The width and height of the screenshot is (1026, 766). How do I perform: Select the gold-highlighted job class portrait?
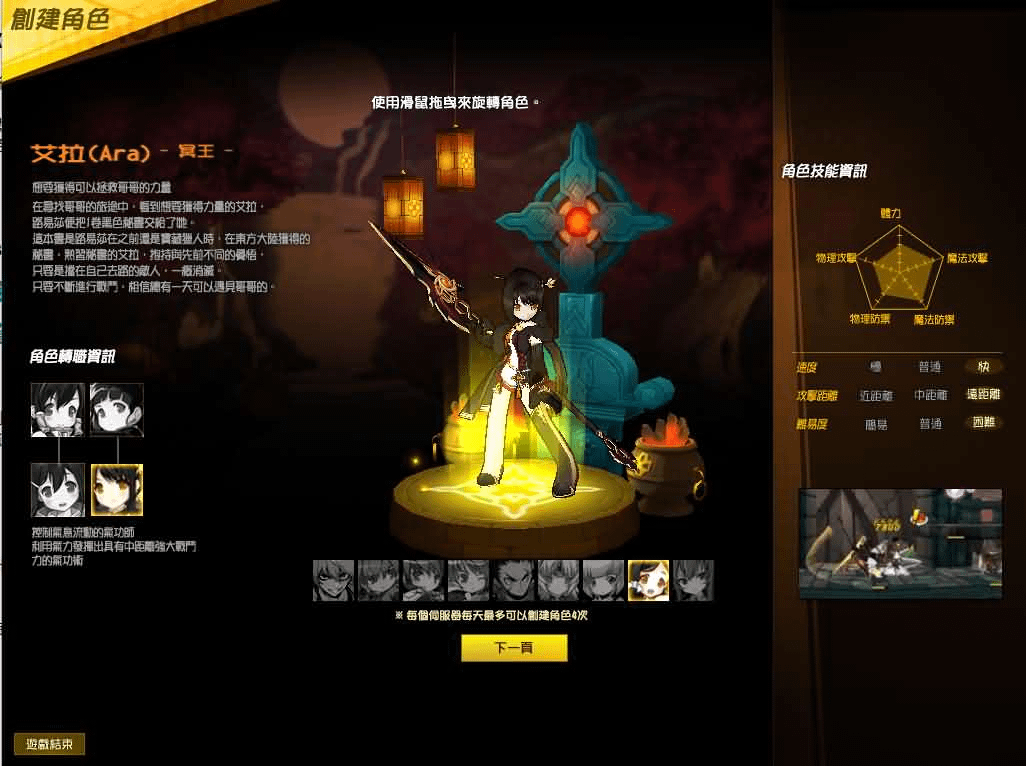pos(117,489)
